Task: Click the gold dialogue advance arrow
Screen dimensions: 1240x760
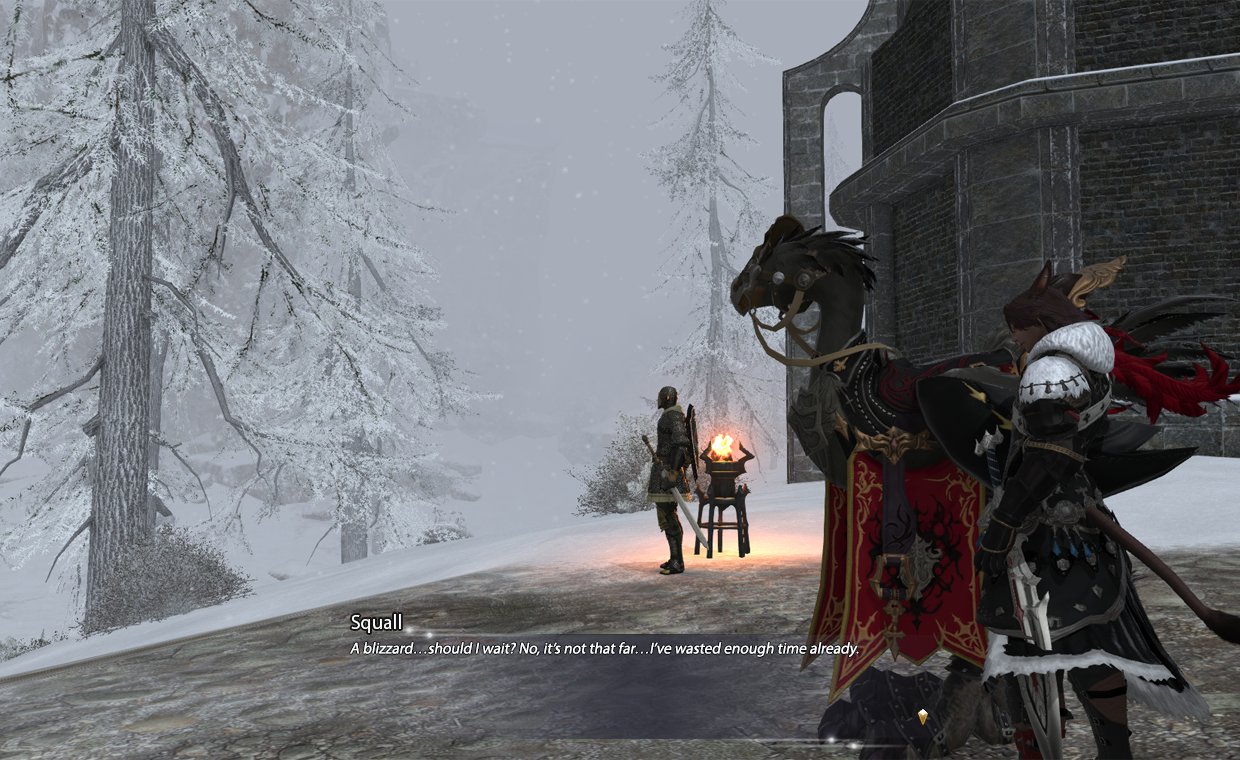Action: (922, 716)
